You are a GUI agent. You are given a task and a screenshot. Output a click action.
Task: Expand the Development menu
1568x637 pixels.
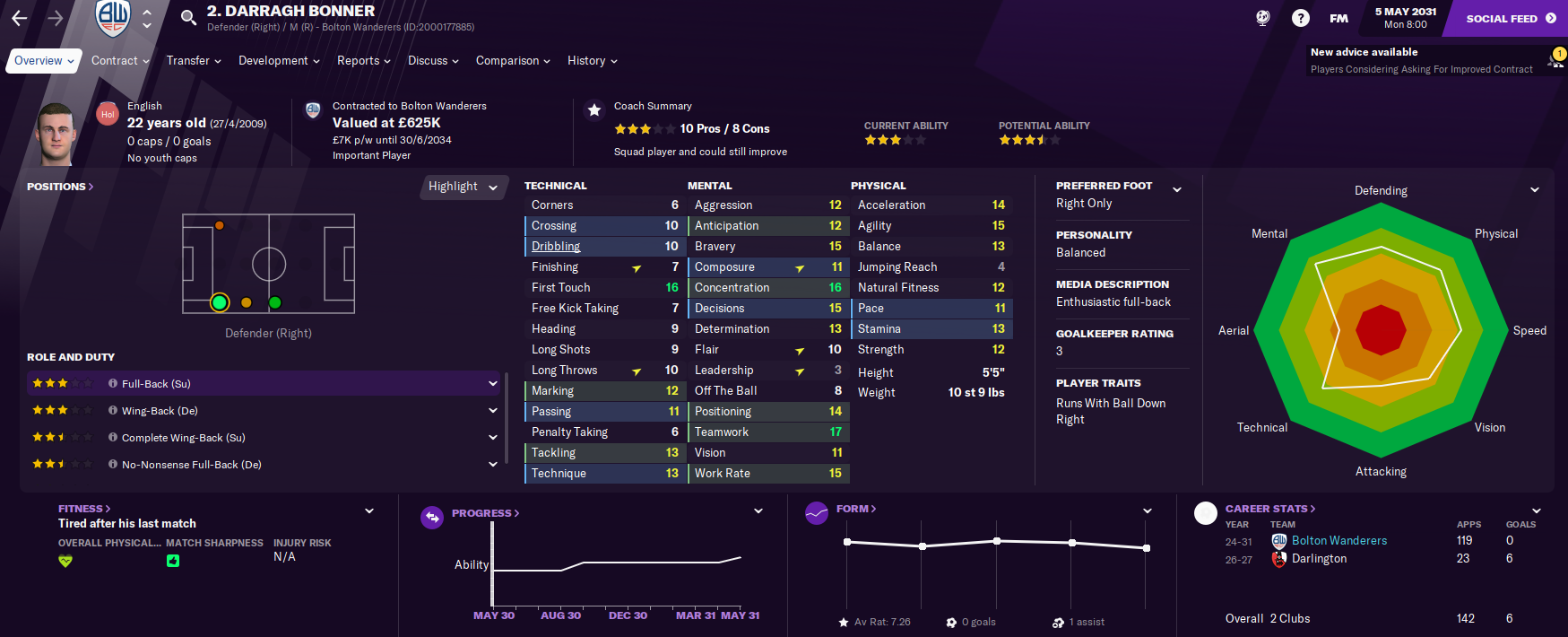(x=278, y=61)
